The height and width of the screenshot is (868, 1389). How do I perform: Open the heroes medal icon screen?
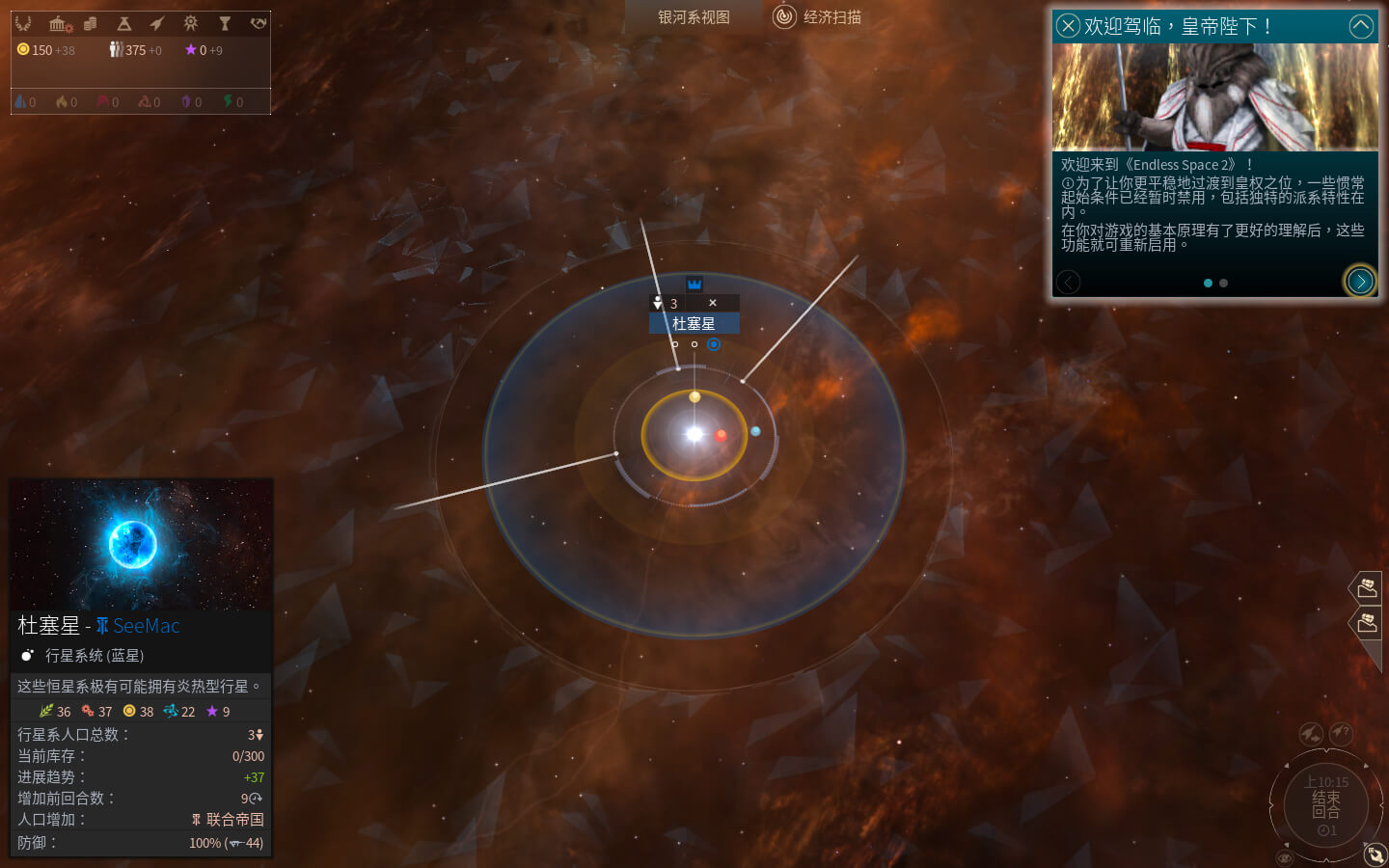click(191, 23)
